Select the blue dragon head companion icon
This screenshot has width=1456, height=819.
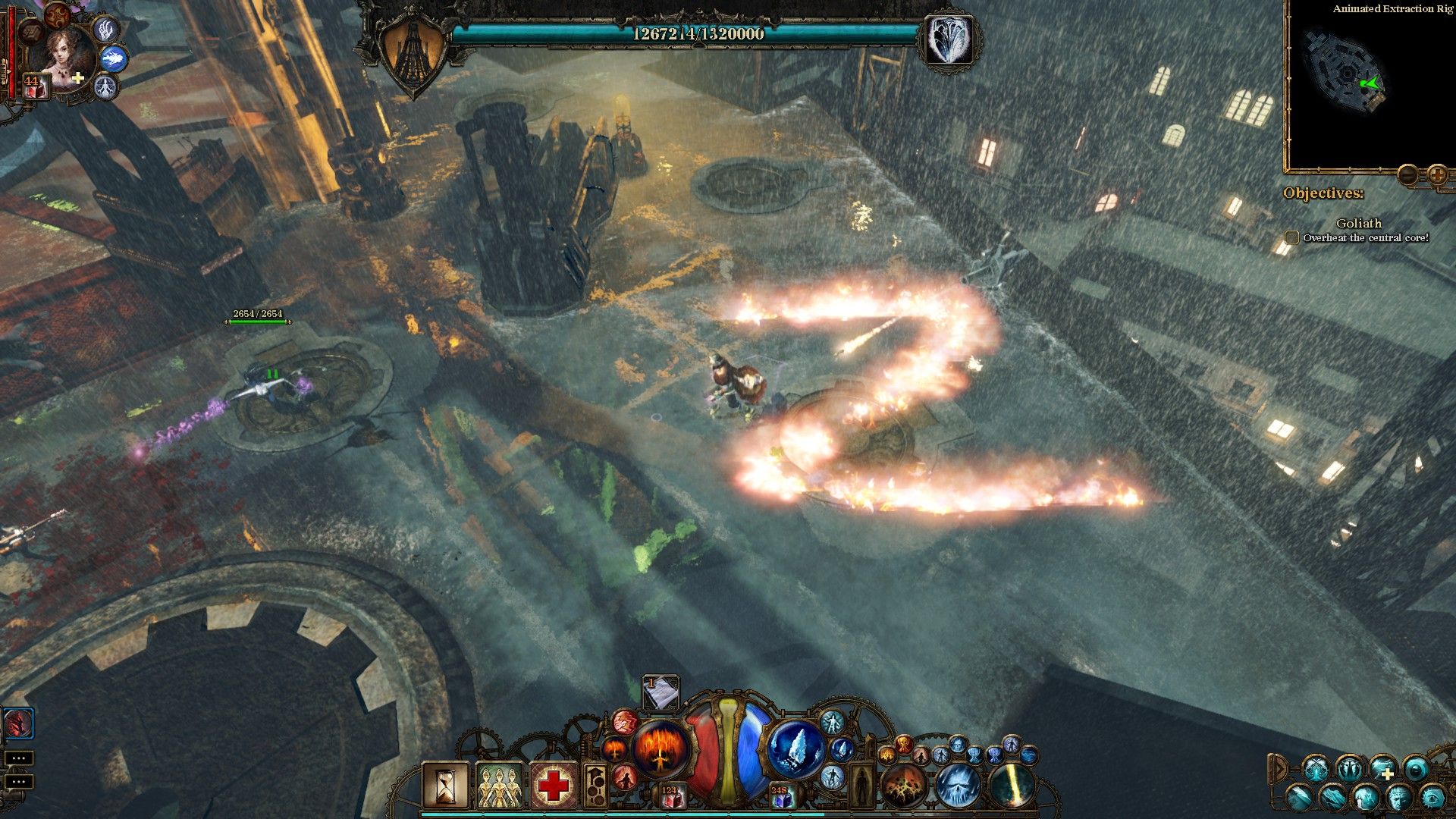point(114,58)
